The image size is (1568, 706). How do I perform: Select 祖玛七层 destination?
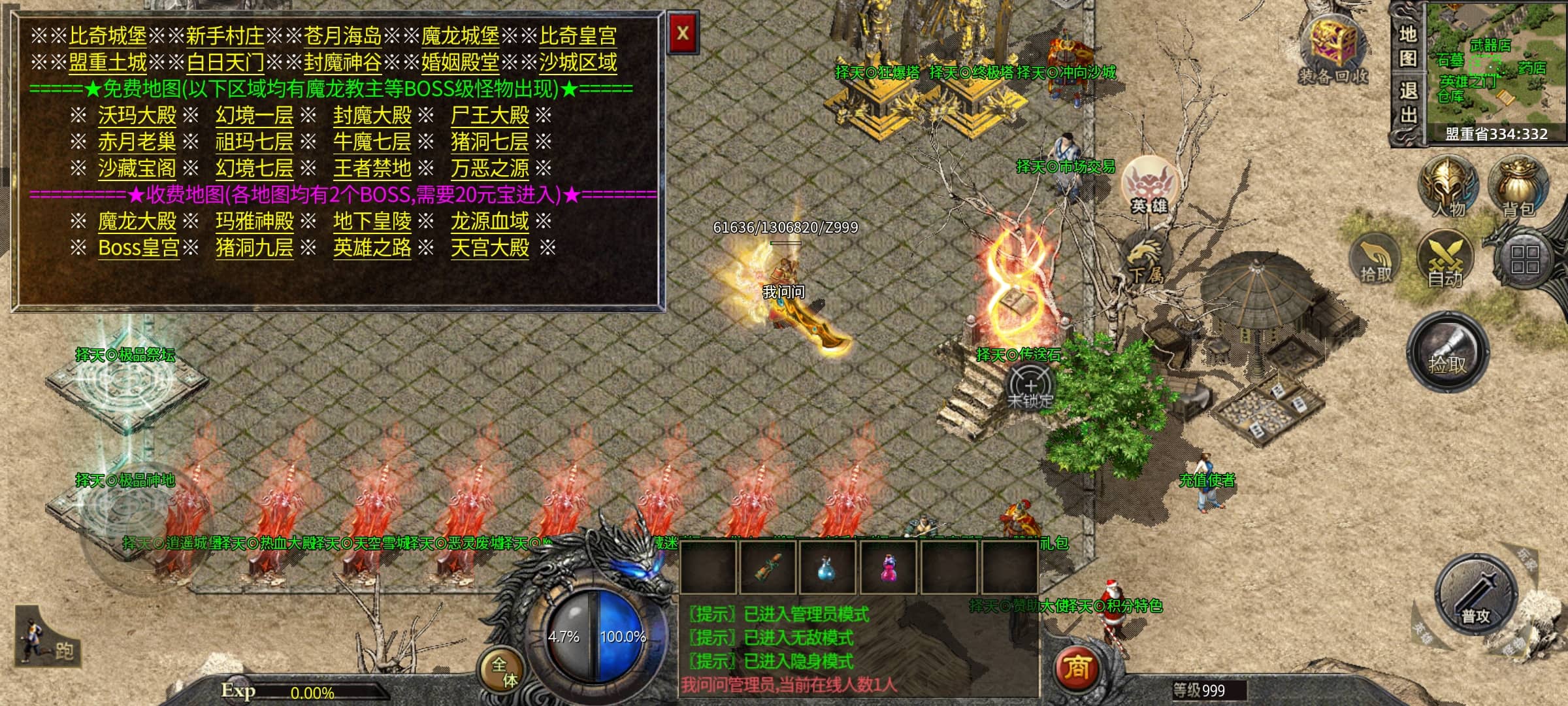pos(255,142)
